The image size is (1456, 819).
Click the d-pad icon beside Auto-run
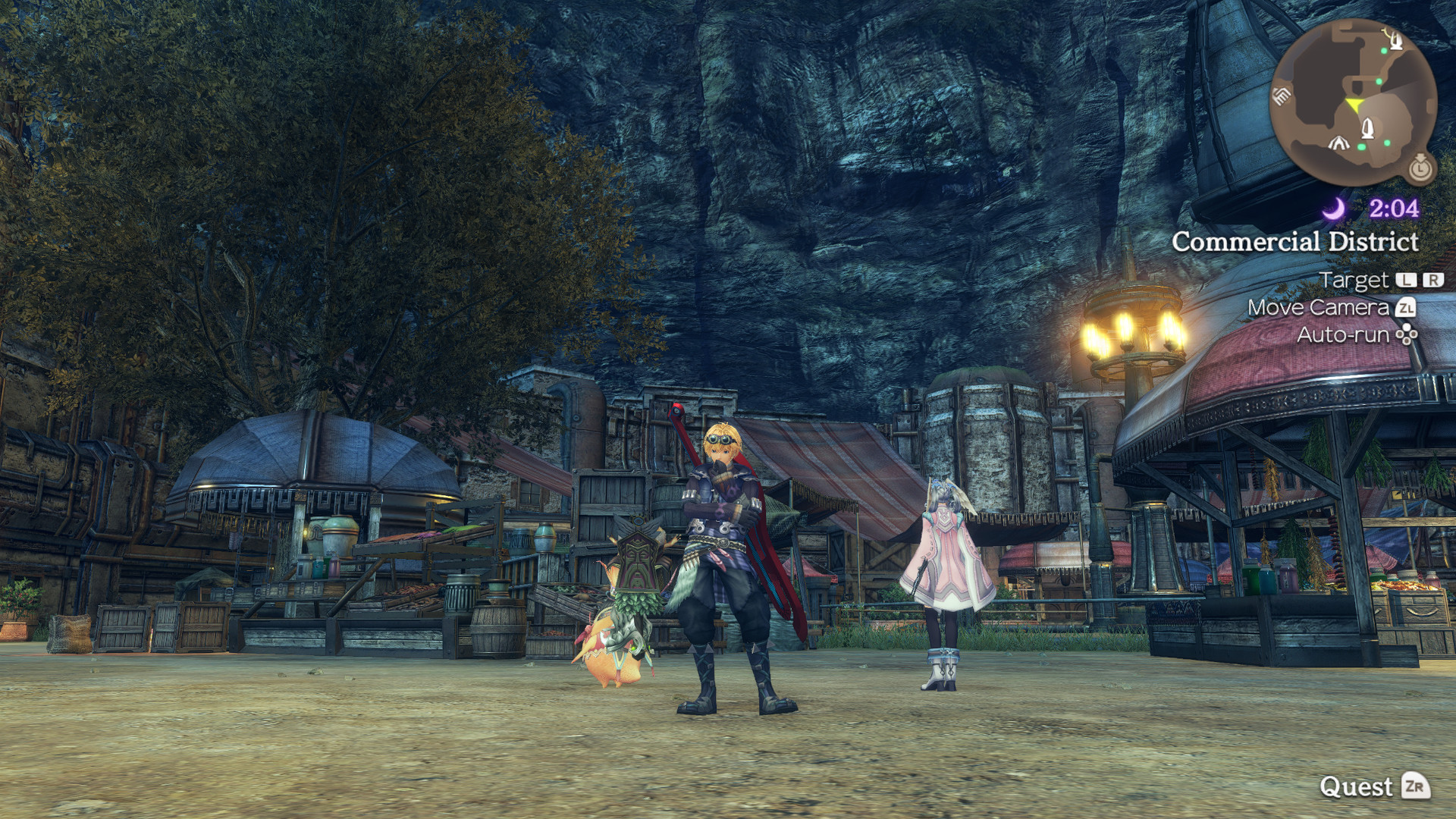point(1407,334)
